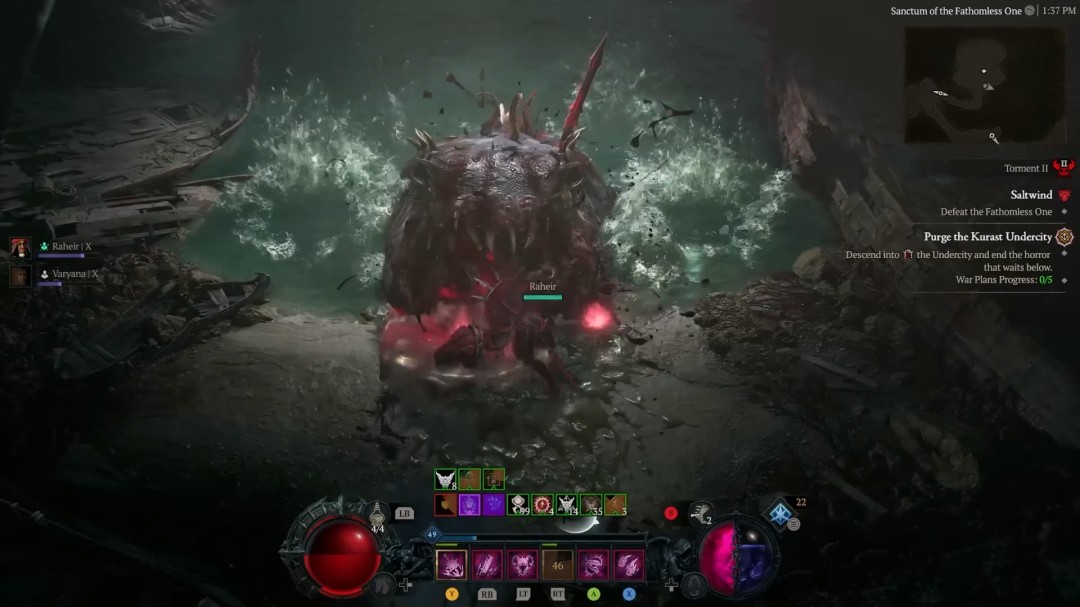Trigger the gold-framed first skill slot
The height and width of the screenshot is (607, 1080).
pyautogui.click(x=452, y=565)
